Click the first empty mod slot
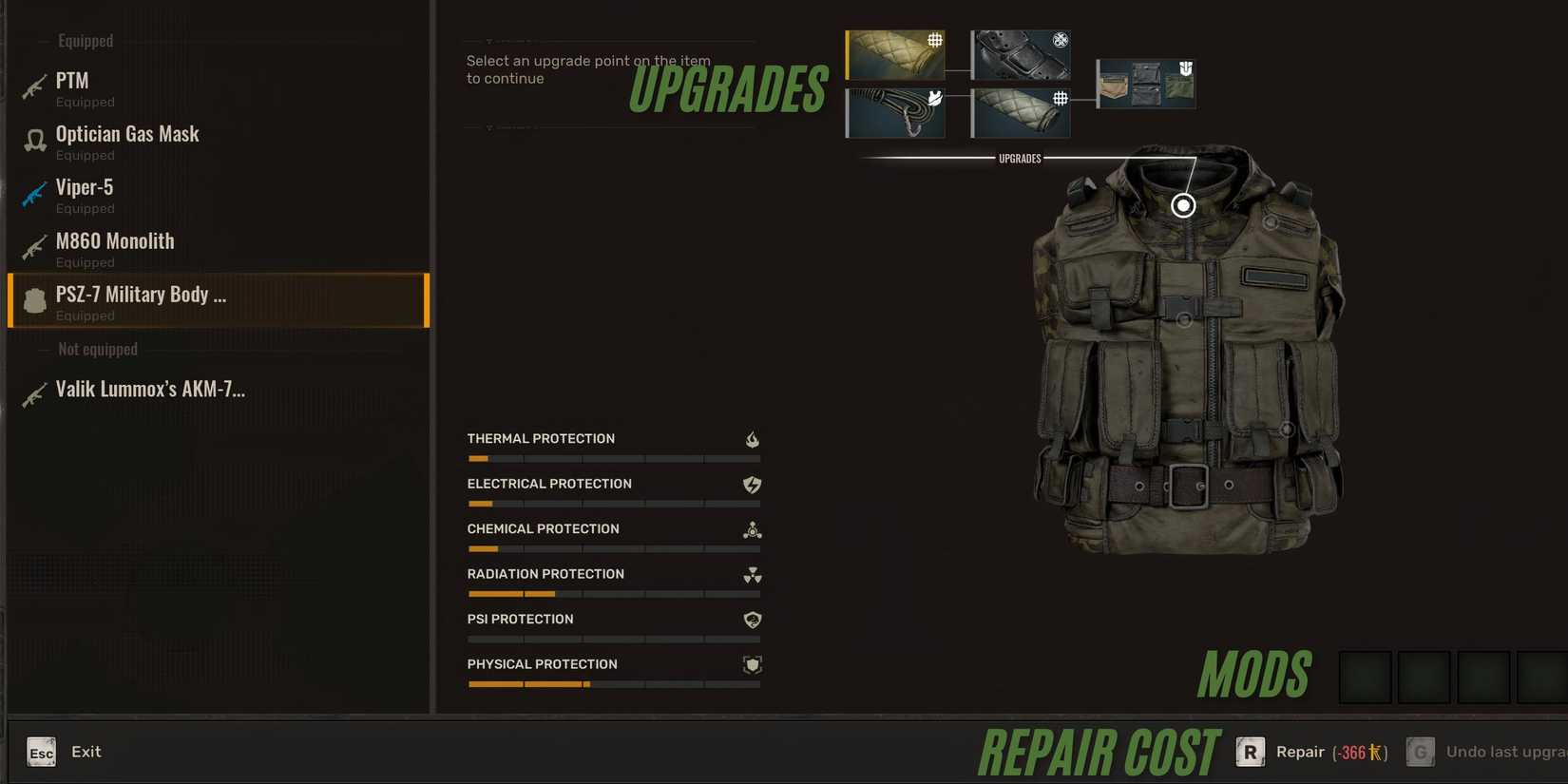 coord(1366,676)
